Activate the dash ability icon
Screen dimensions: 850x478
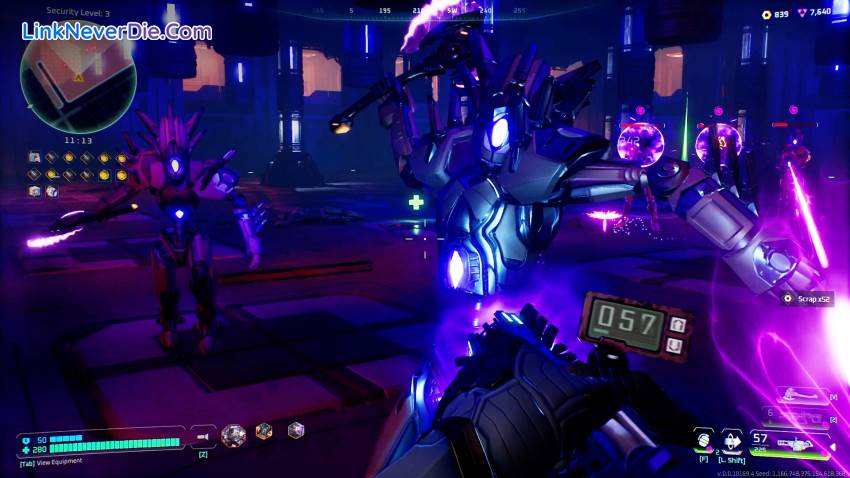click(x=733, y=439)
